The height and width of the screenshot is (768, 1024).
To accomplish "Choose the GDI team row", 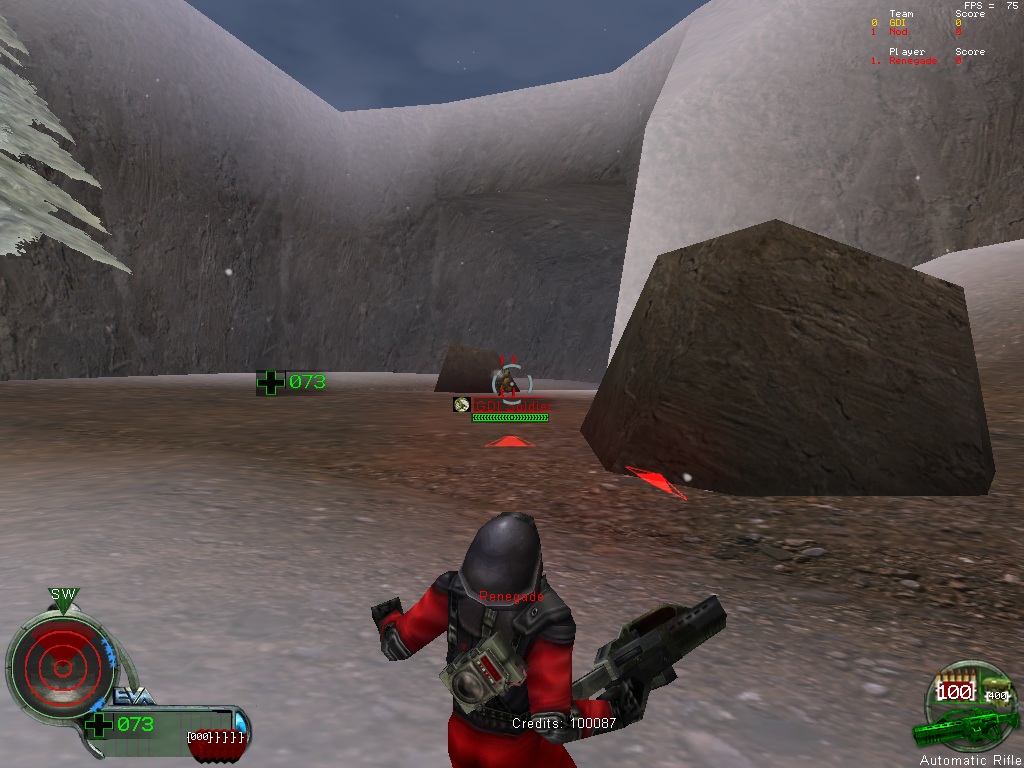I will [901, 23].
